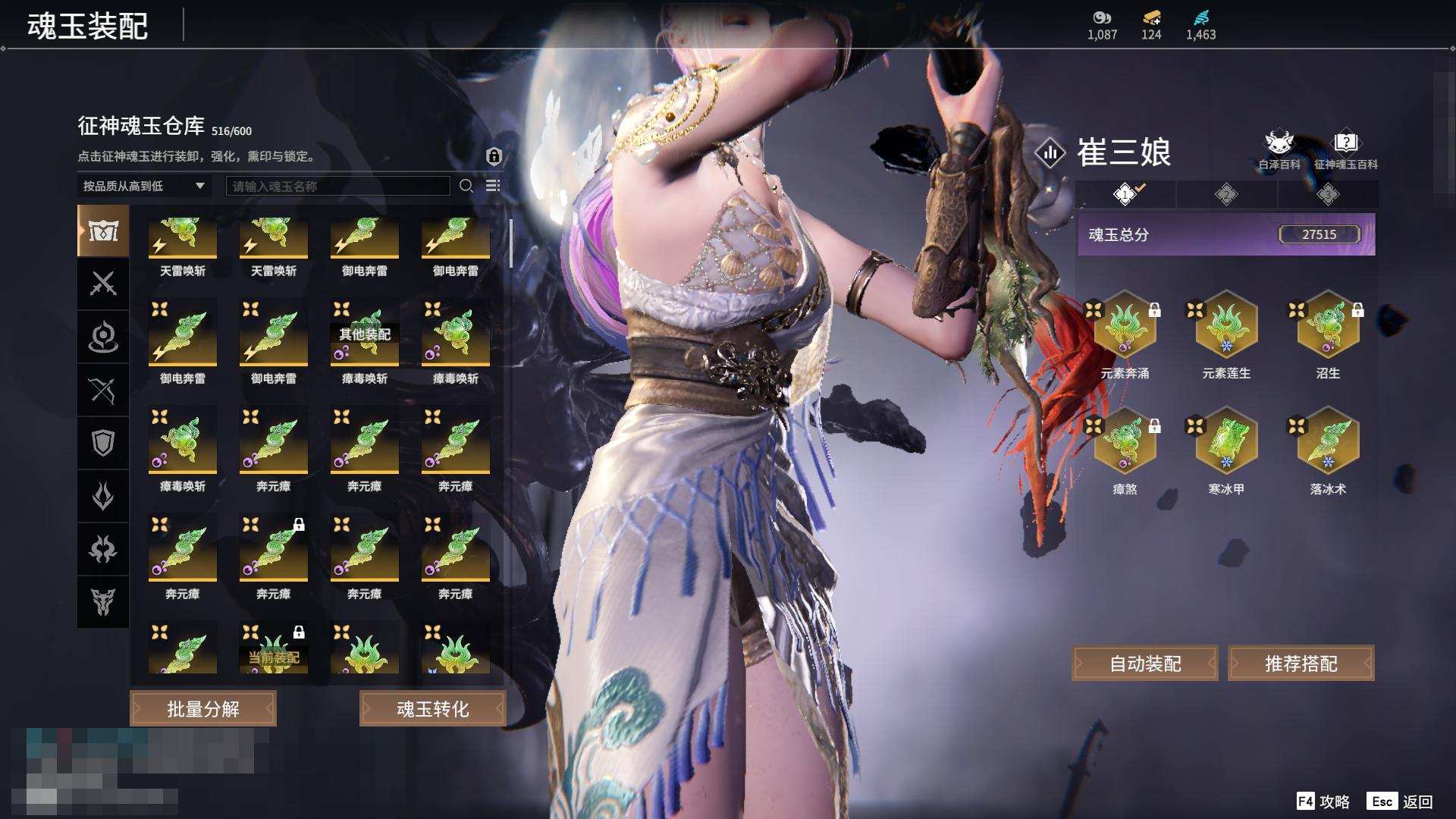This screenshot has width=1456, height=819.
Task: Select the shield category tab
Action: (103, 443)
